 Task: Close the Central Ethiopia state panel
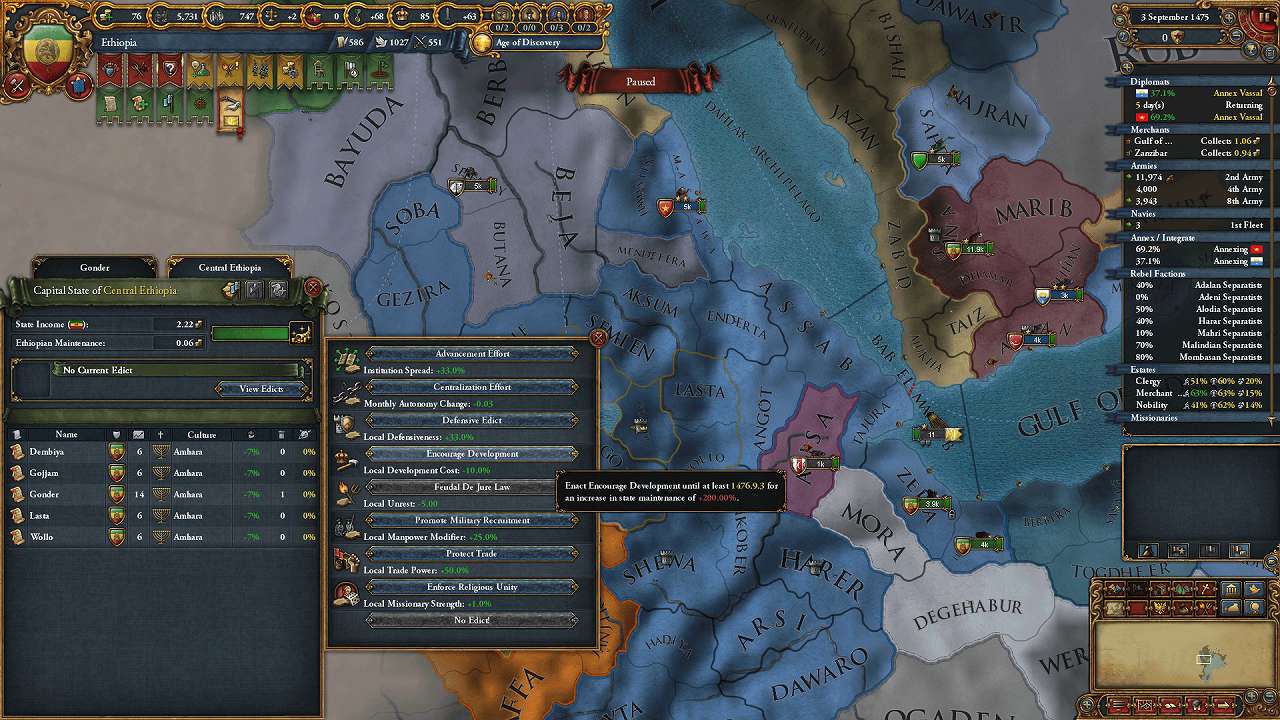tap(313, 288)
